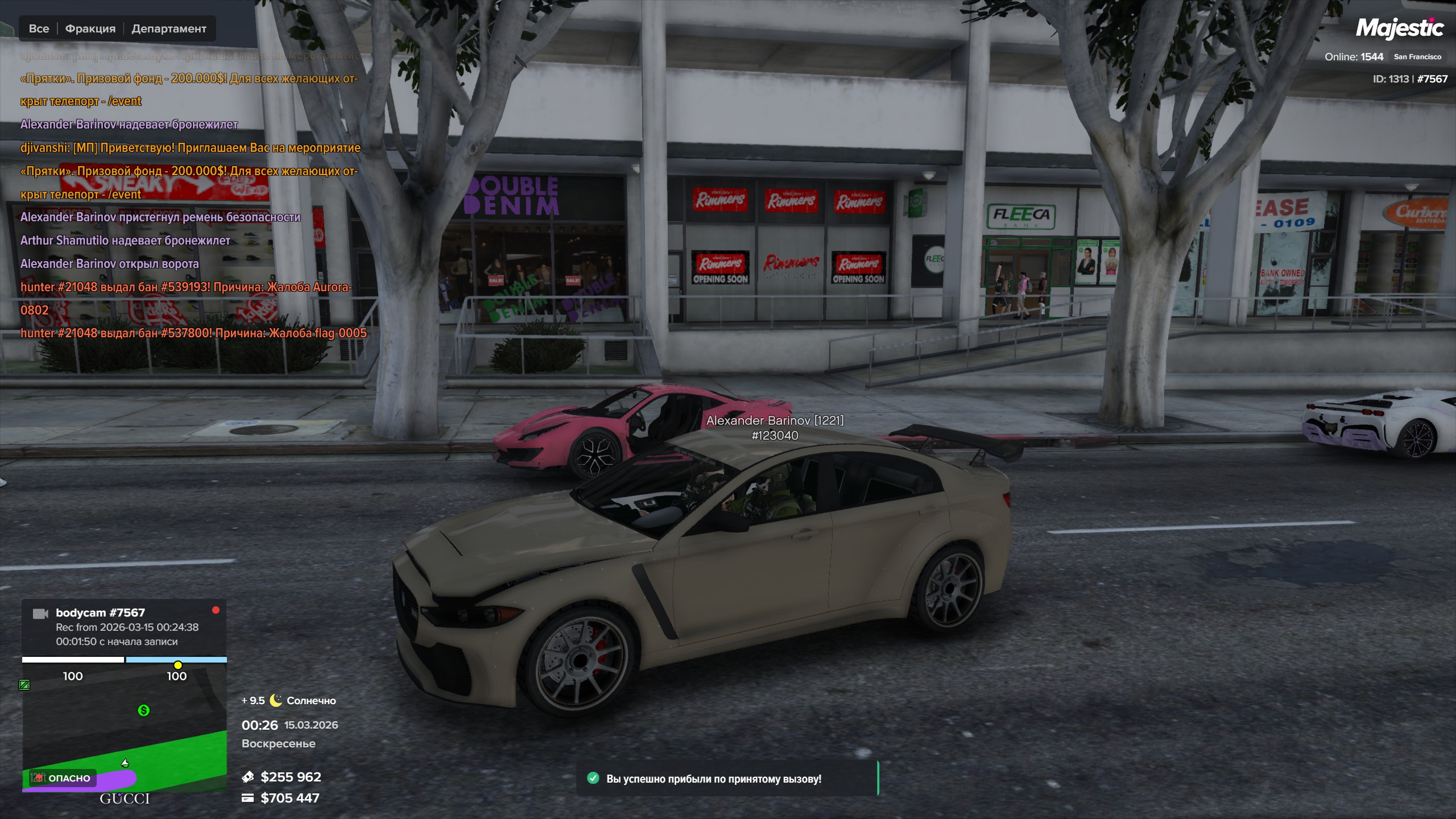
Task: Open the Департамент chat tab
Action: pyautogui.click(x=169, y=28)
